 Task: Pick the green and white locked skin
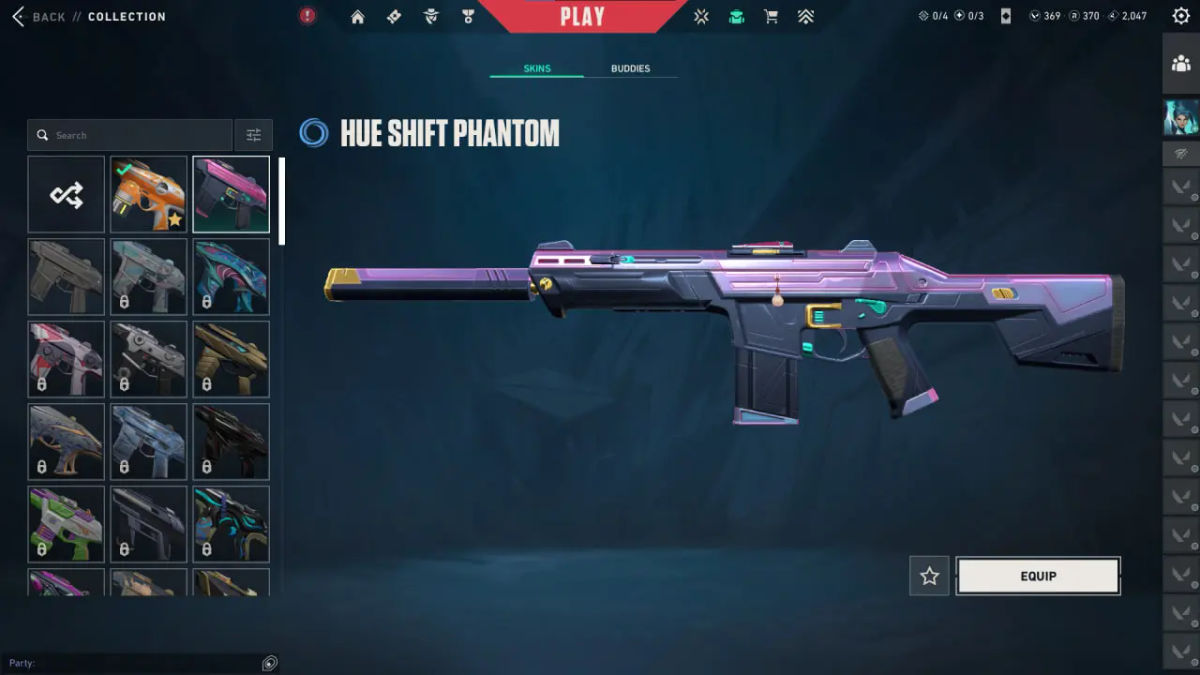(66, 524)
